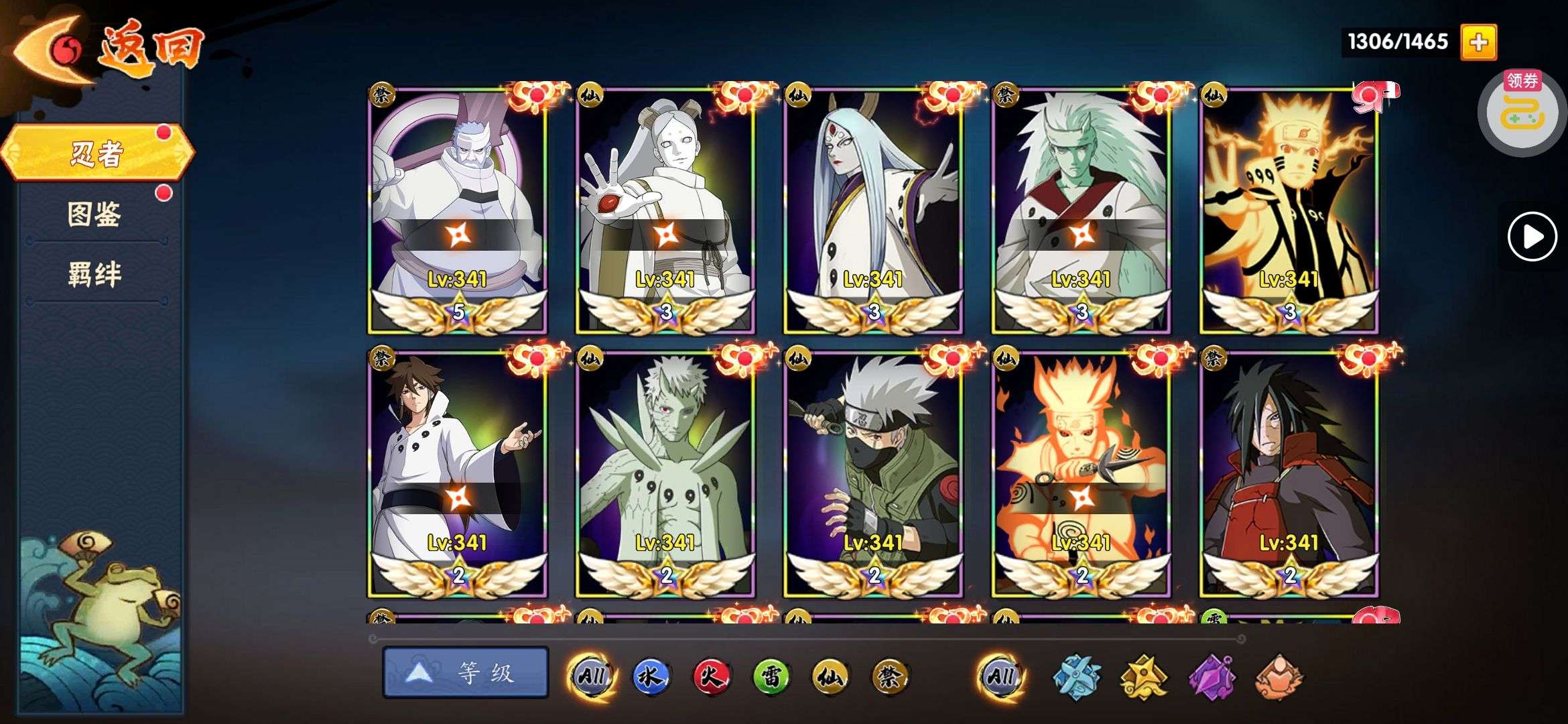Image resolution: width=1568 pixels, height=724 pixels.
Task: Switch to the 图鉴 tab
Action: coord(94,215)
